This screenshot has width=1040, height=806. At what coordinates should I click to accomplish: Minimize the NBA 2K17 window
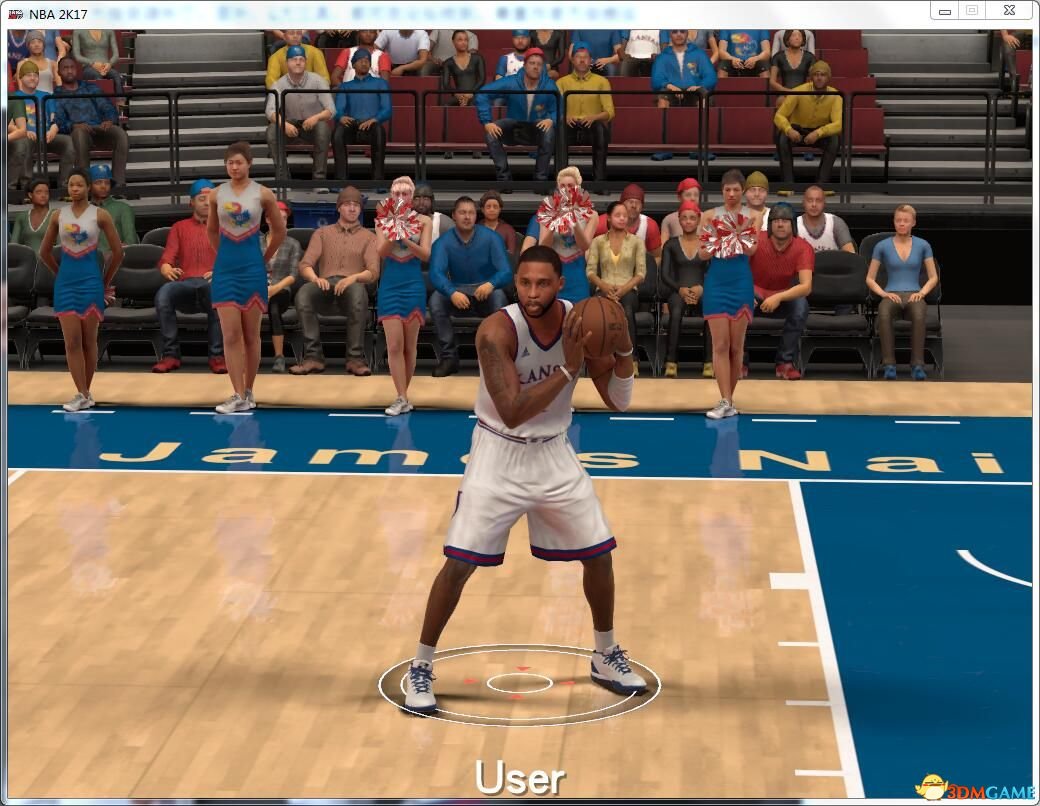[x=944, y=10]
